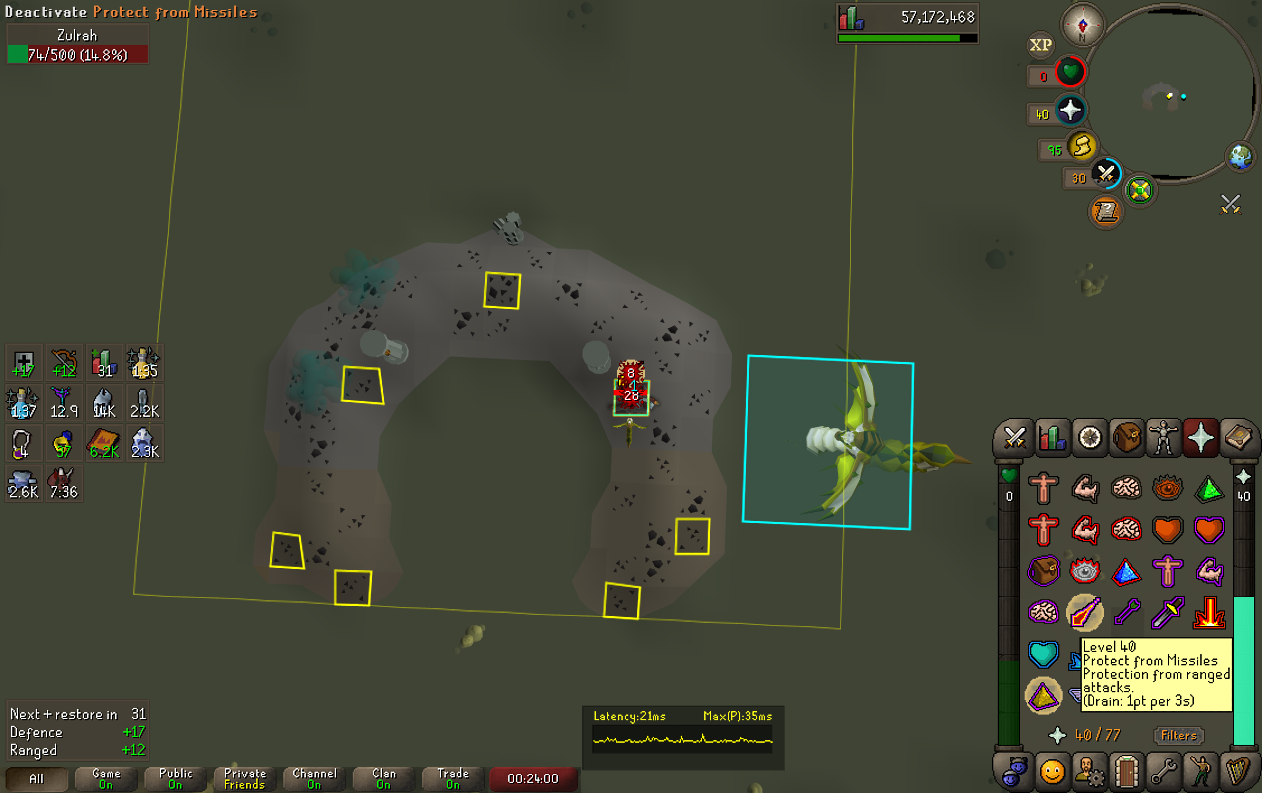Open the Logout door tab
Image resolution: width=1262 pixels, height=793 pixels.
tap(1126, 771)
